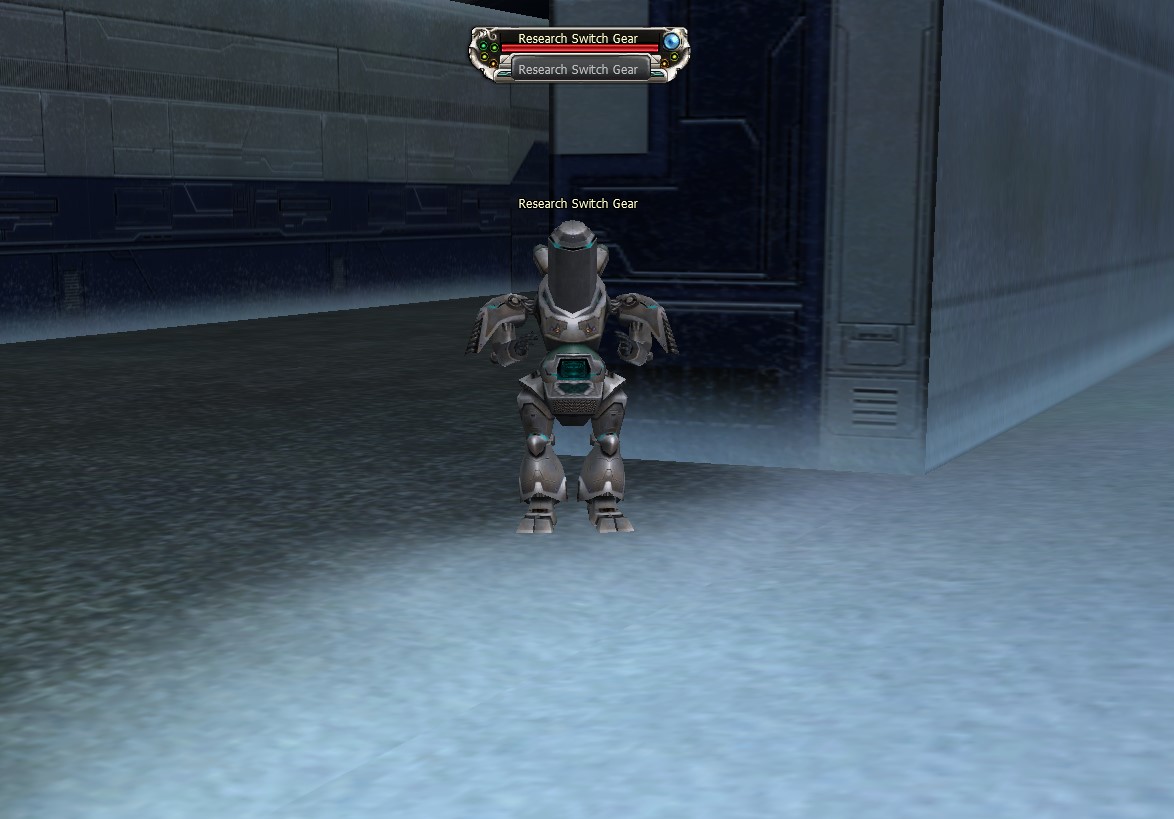The image size is (1174, 819).
Task: Click the Research Switch Gear nameplate above the robot
Action: (578, 204)
